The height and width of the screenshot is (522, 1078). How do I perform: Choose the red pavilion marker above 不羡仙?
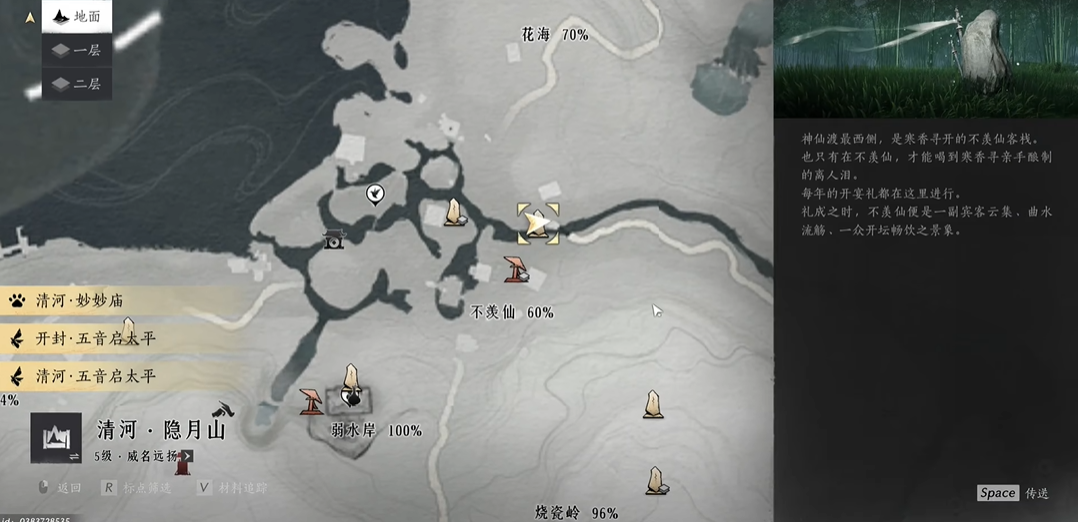[x=516, y=269]
